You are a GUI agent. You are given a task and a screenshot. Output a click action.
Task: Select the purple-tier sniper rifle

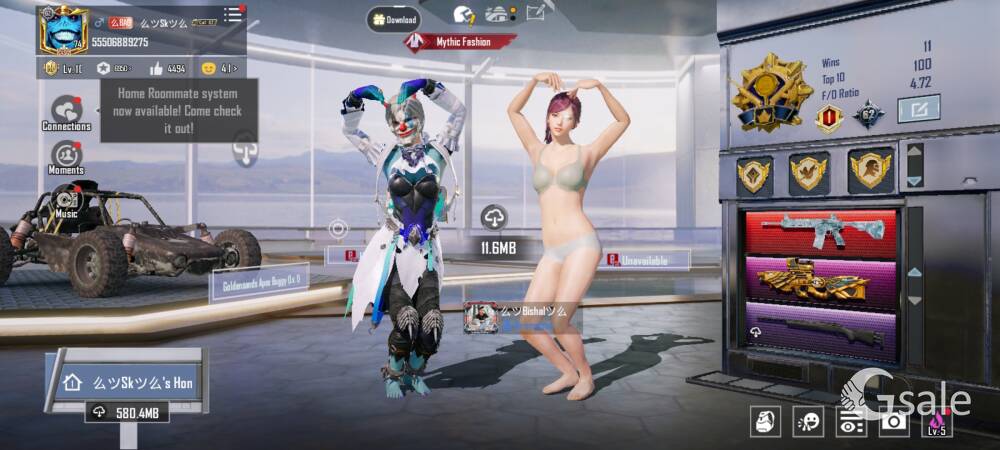coord(821,330)
